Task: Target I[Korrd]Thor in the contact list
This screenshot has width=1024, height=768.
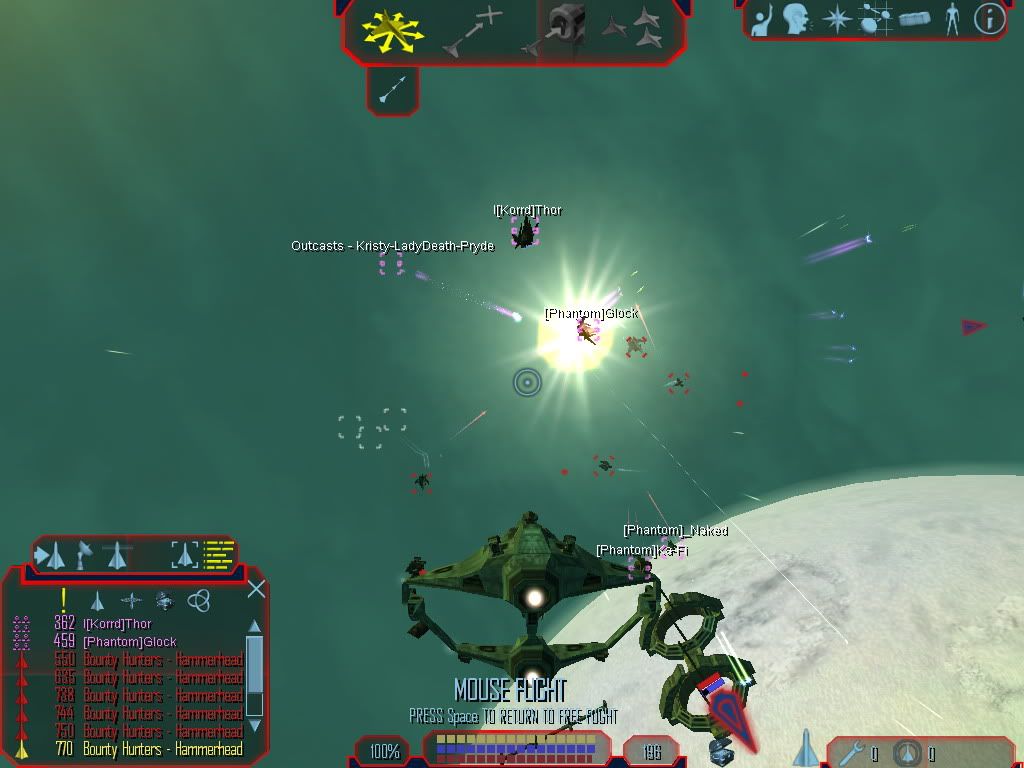Action: click(x=117, y=624)
